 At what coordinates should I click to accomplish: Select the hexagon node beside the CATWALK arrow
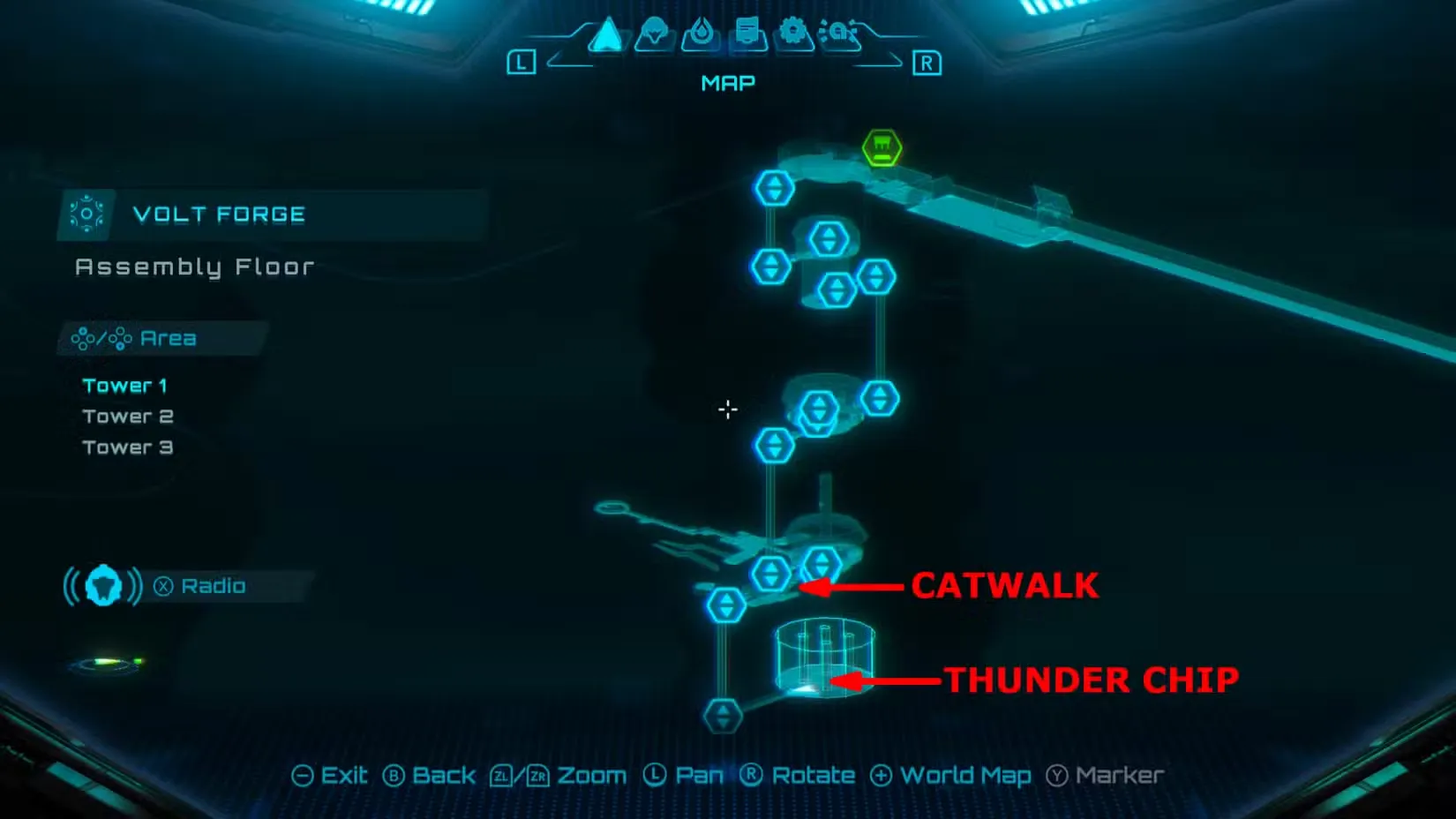coord(771,574)
